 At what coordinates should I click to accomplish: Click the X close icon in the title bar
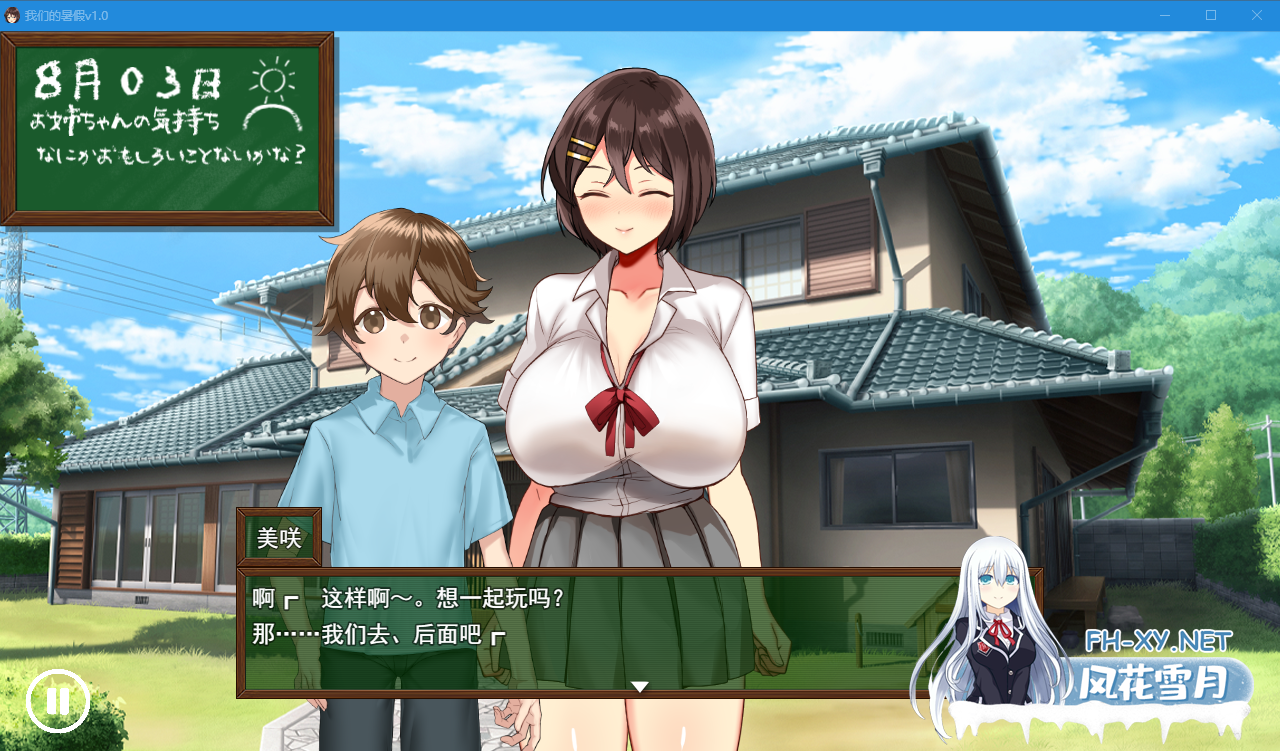1256,15
